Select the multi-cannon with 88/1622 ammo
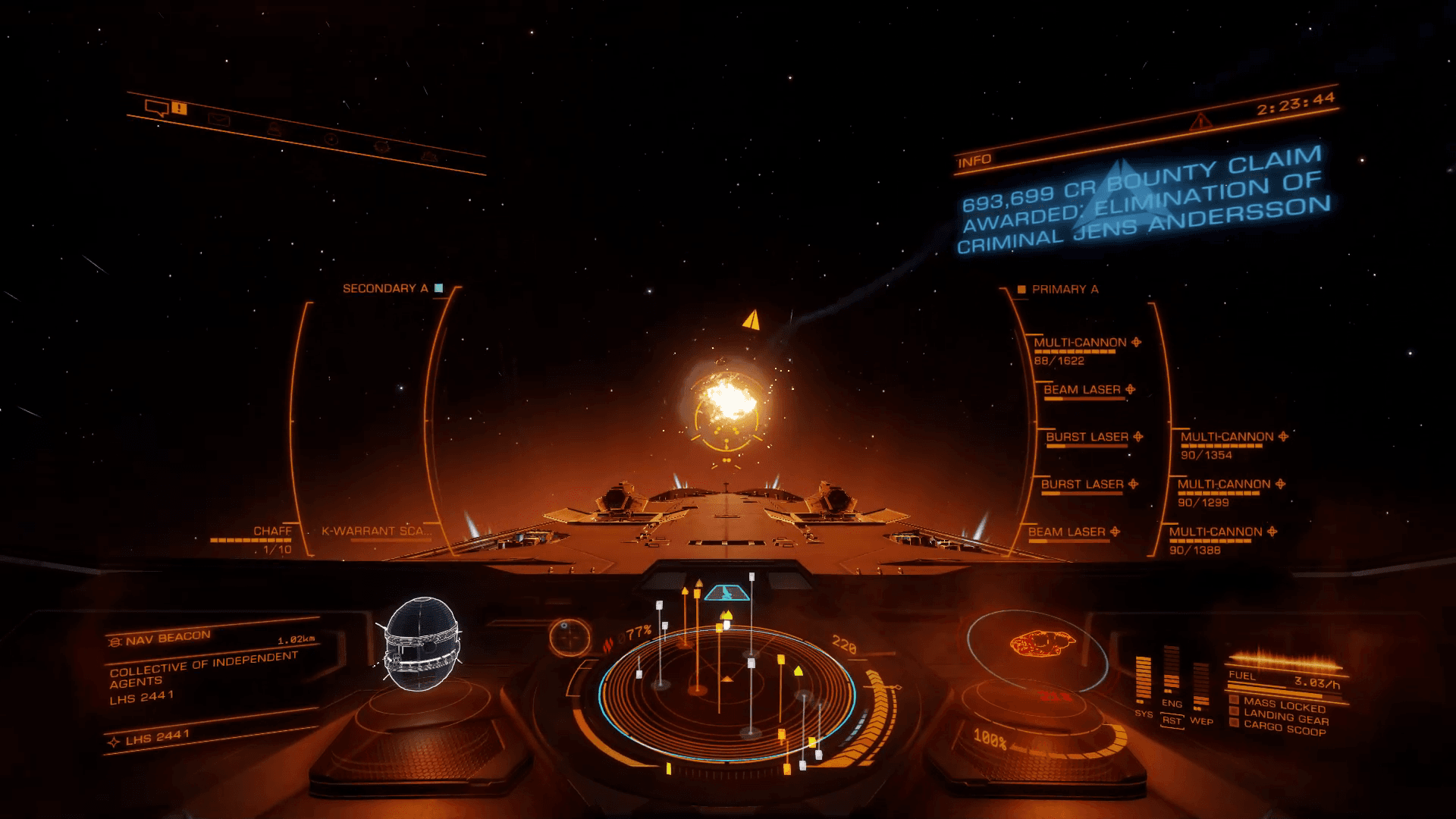This screenshot has height=819, width=1456. [1080, 344]
